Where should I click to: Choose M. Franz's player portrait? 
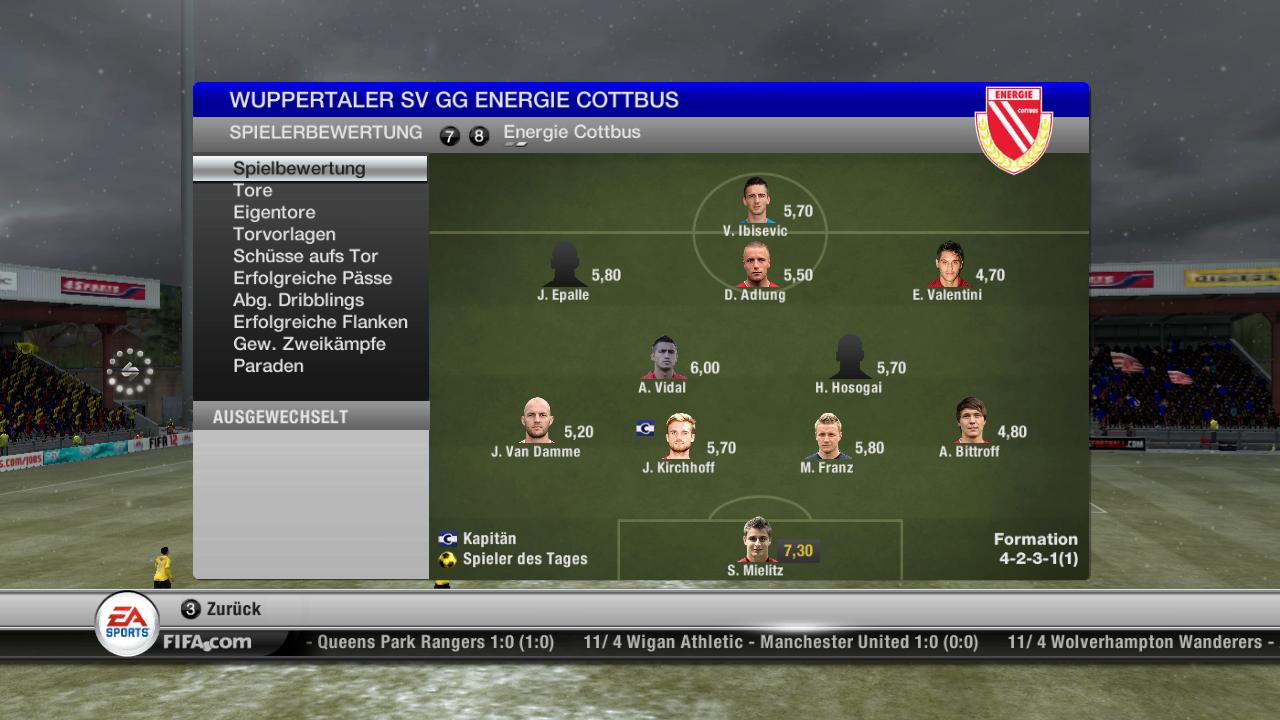[x=828, y=437]
